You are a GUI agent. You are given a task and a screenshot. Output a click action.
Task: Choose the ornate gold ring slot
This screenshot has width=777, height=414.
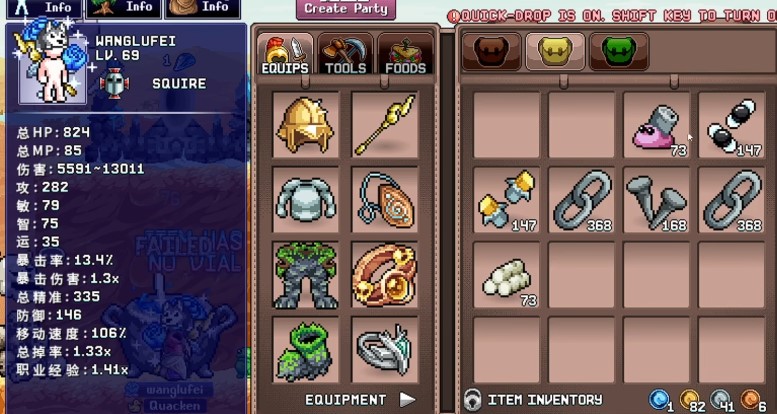tap(384, 273)
